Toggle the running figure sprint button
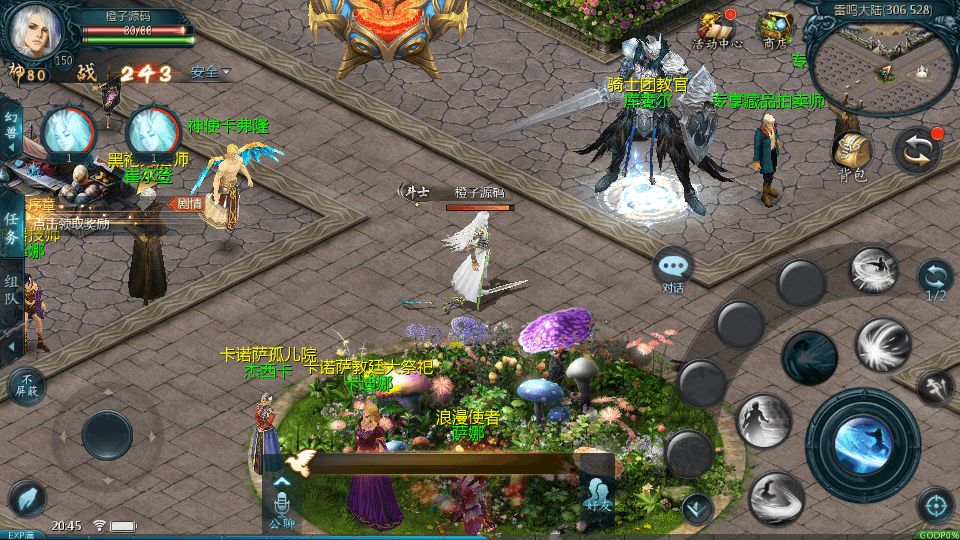 [x=934, y=387]
